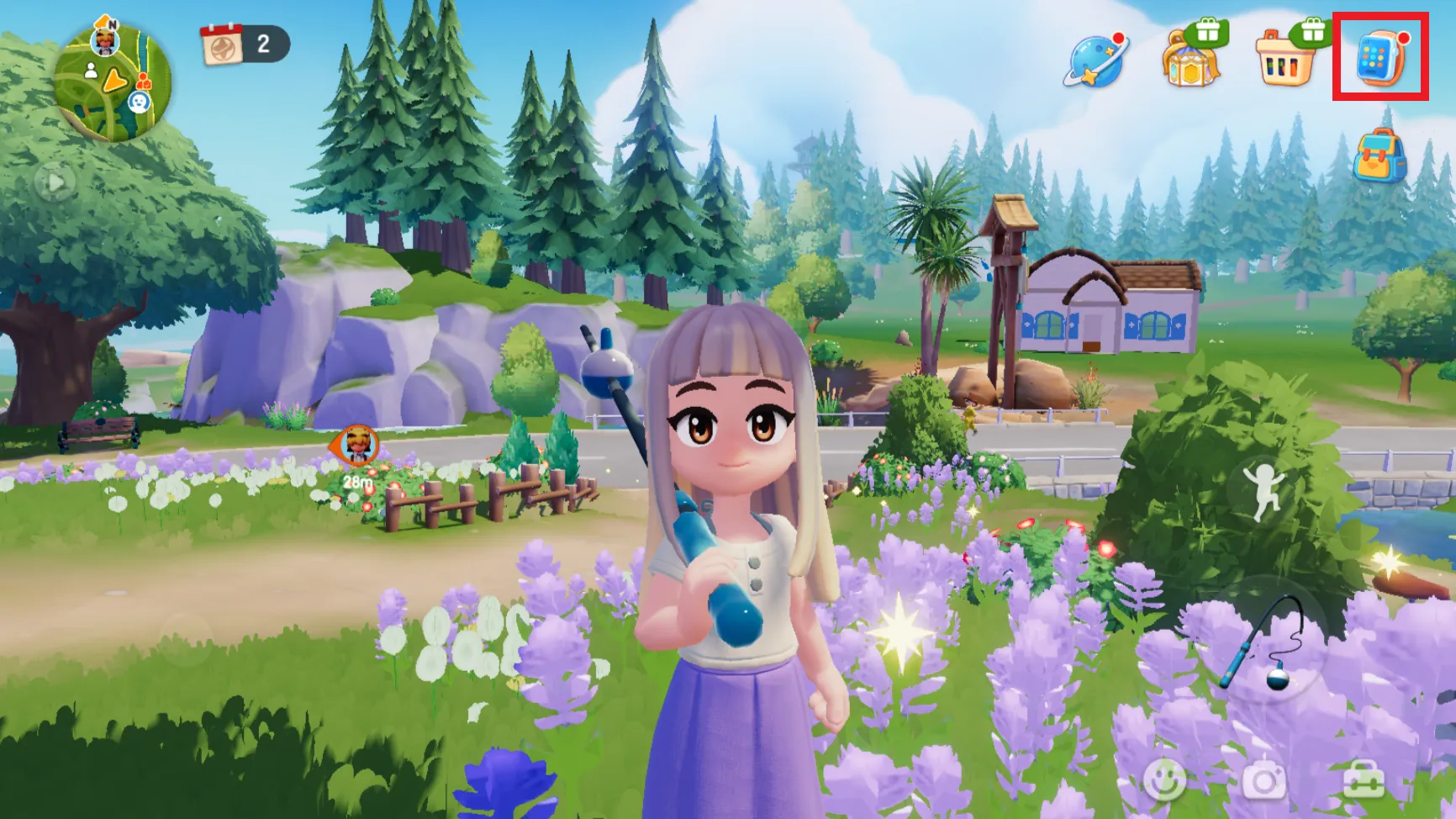Select the blue ghost marker on minimap
The width and height of the screenshot is (1456, 819).
tap(139, 103)
